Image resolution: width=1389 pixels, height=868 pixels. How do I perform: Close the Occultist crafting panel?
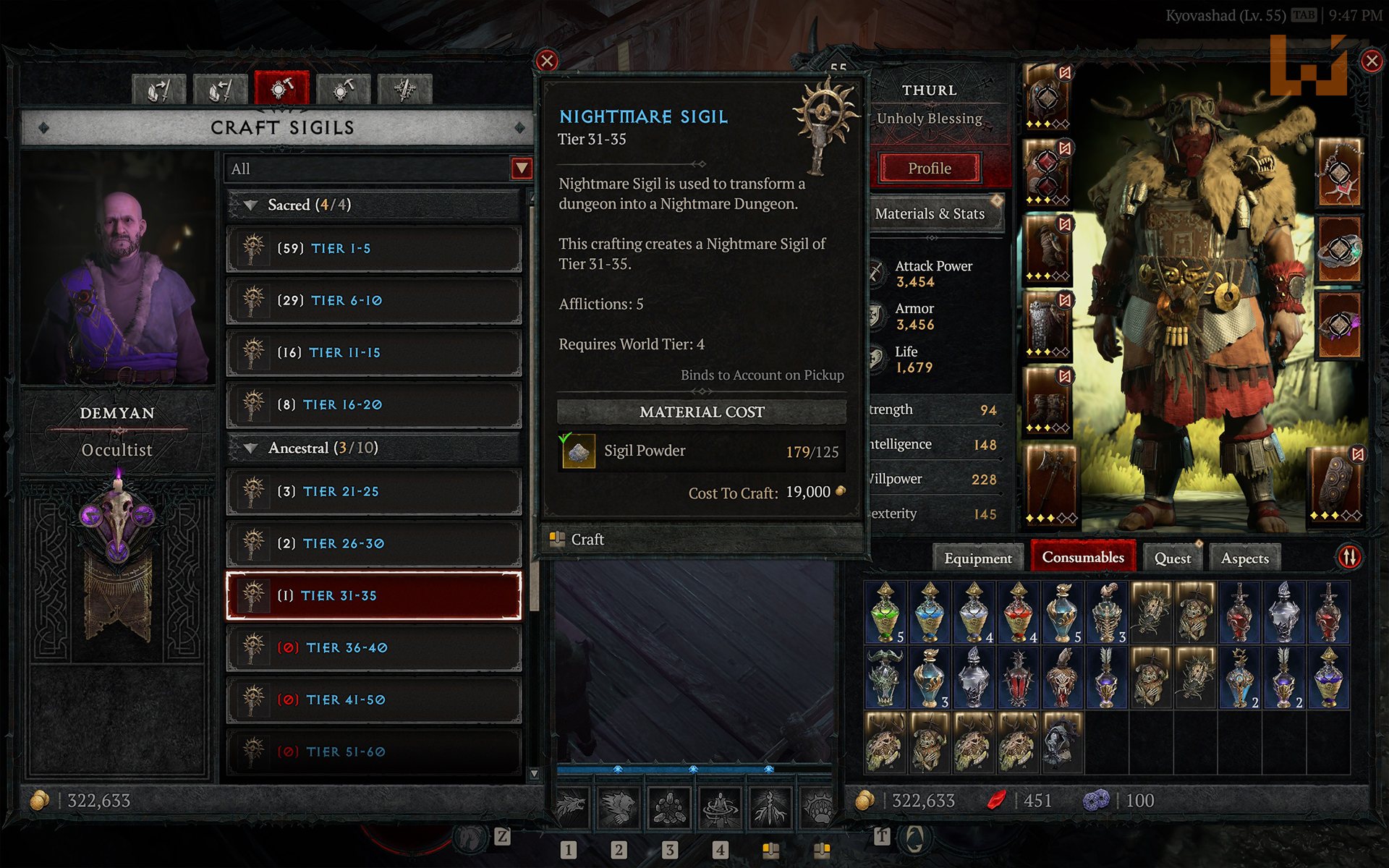point(547,61)
